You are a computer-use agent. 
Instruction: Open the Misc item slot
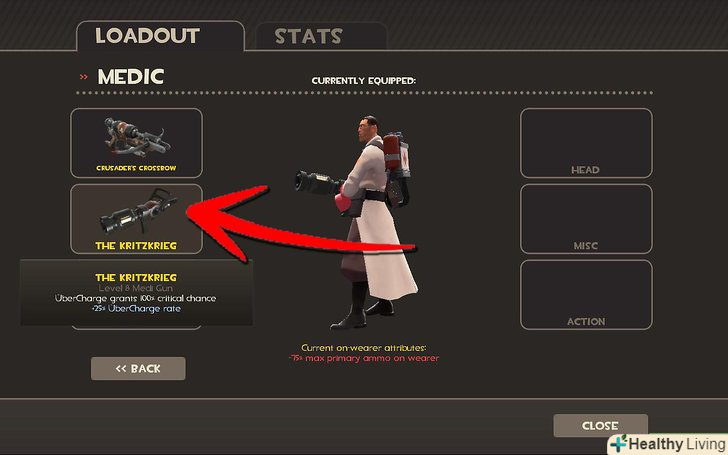585,218
